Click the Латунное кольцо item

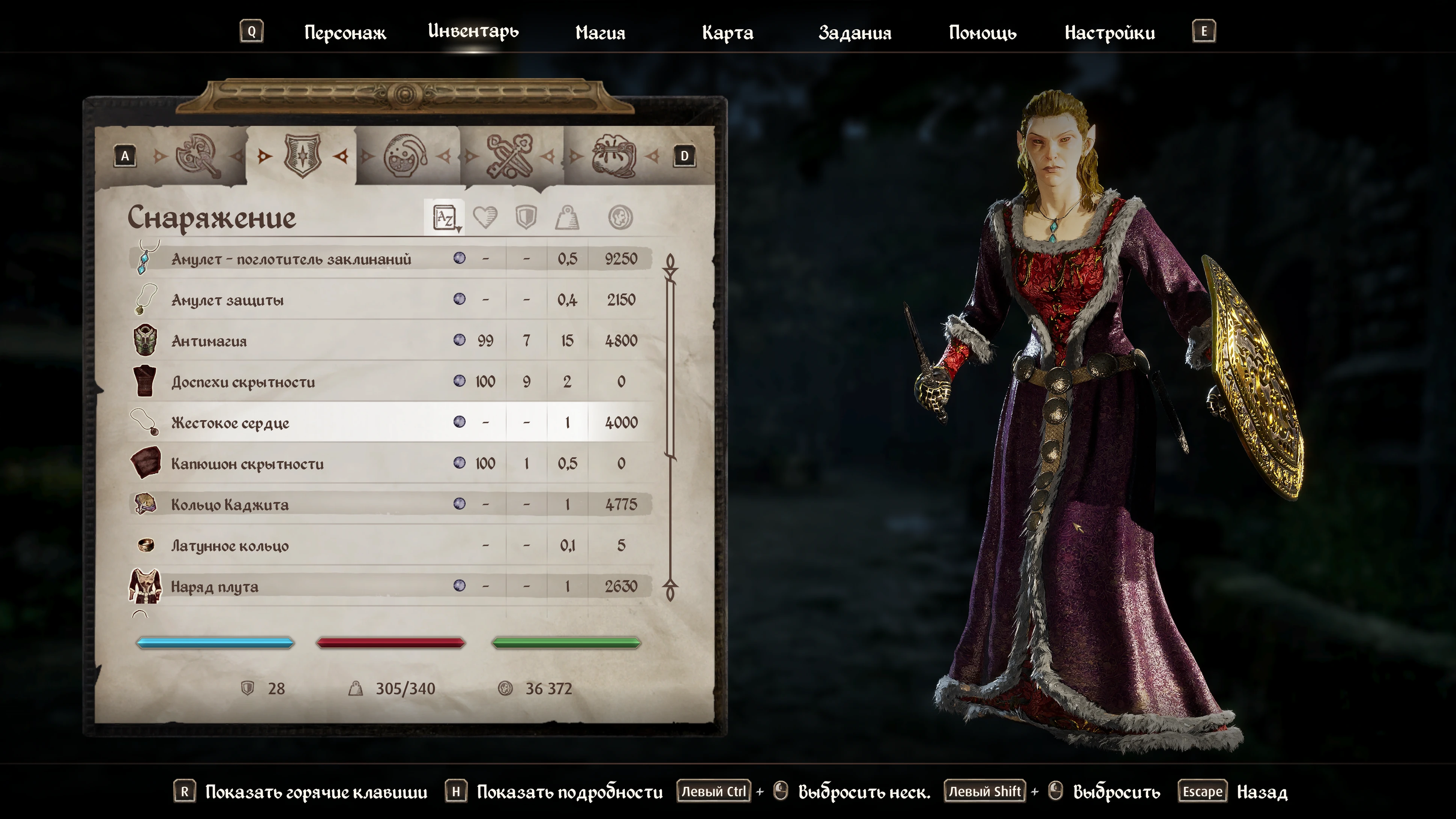(x=229, y=546)
